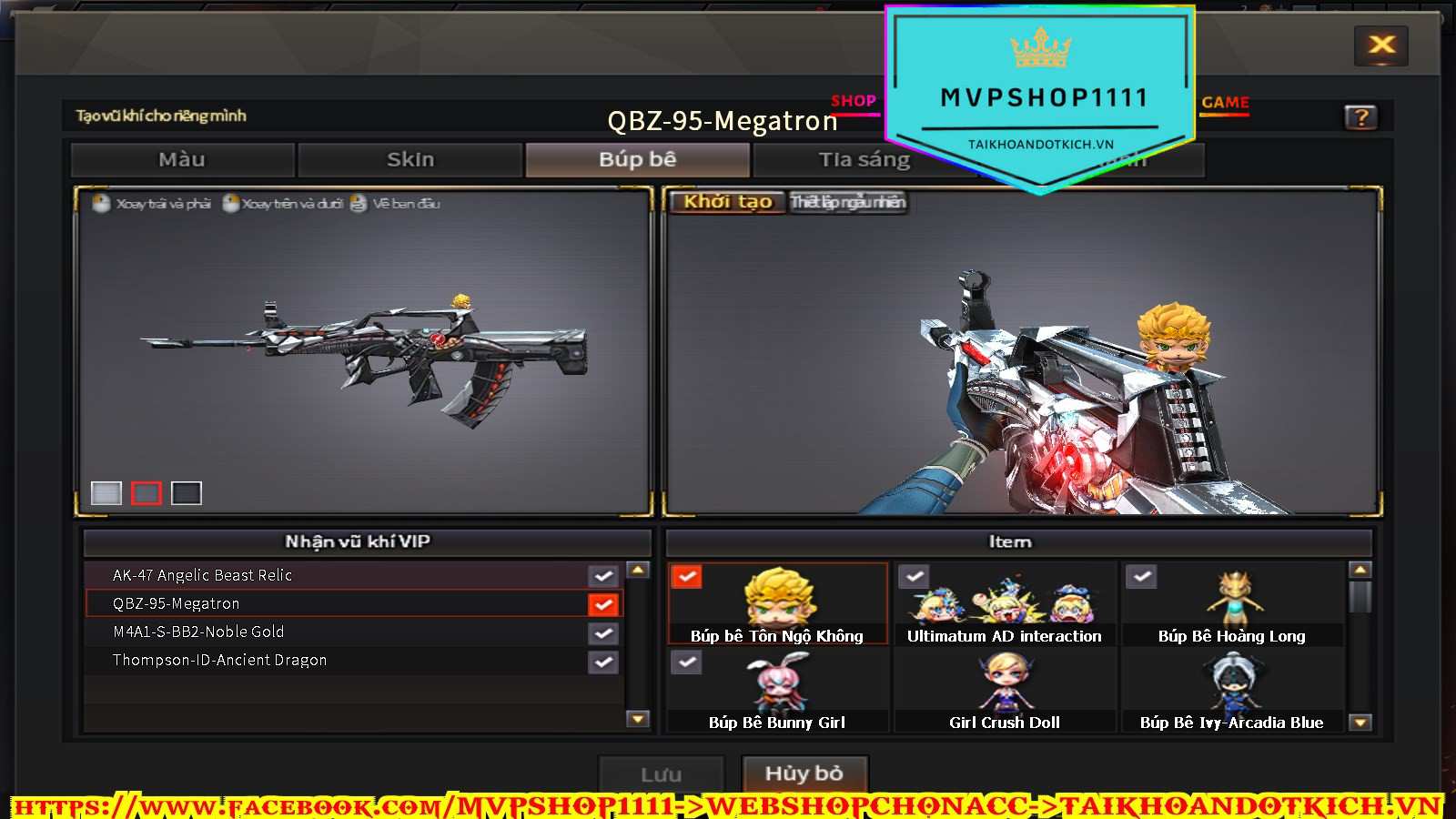Switch to the Màu tab
Viewport: 1456px width, 819px height.
(x=182, y=160)
